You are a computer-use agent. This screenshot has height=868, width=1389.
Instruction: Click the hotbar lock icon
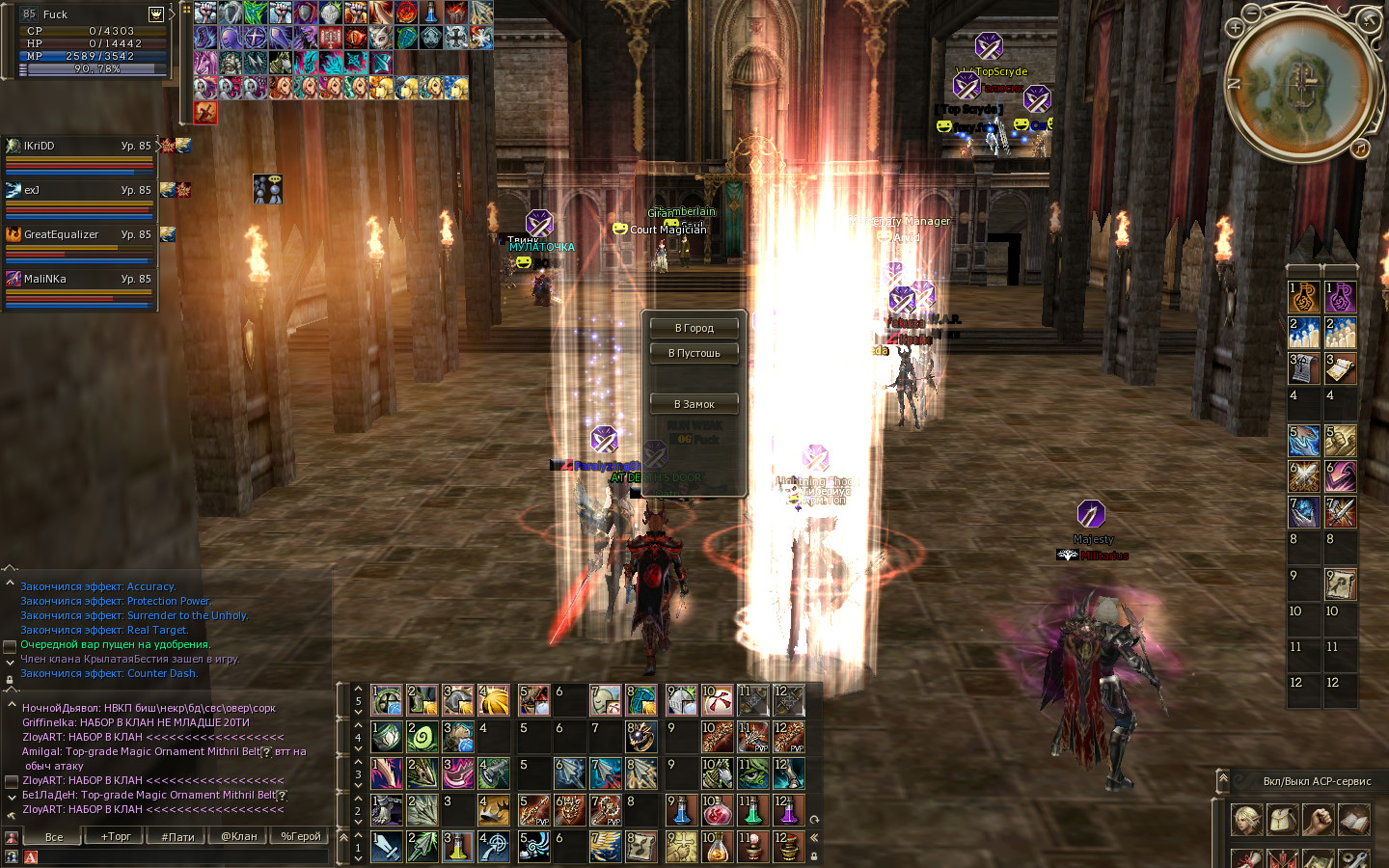814,855
